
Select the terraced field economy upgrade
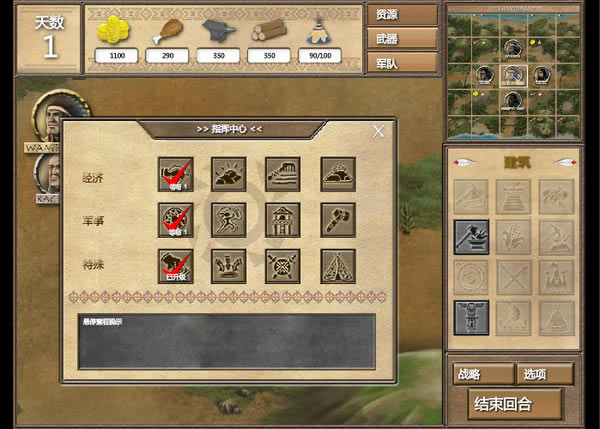pyautogui.click(x=284, y=174)
